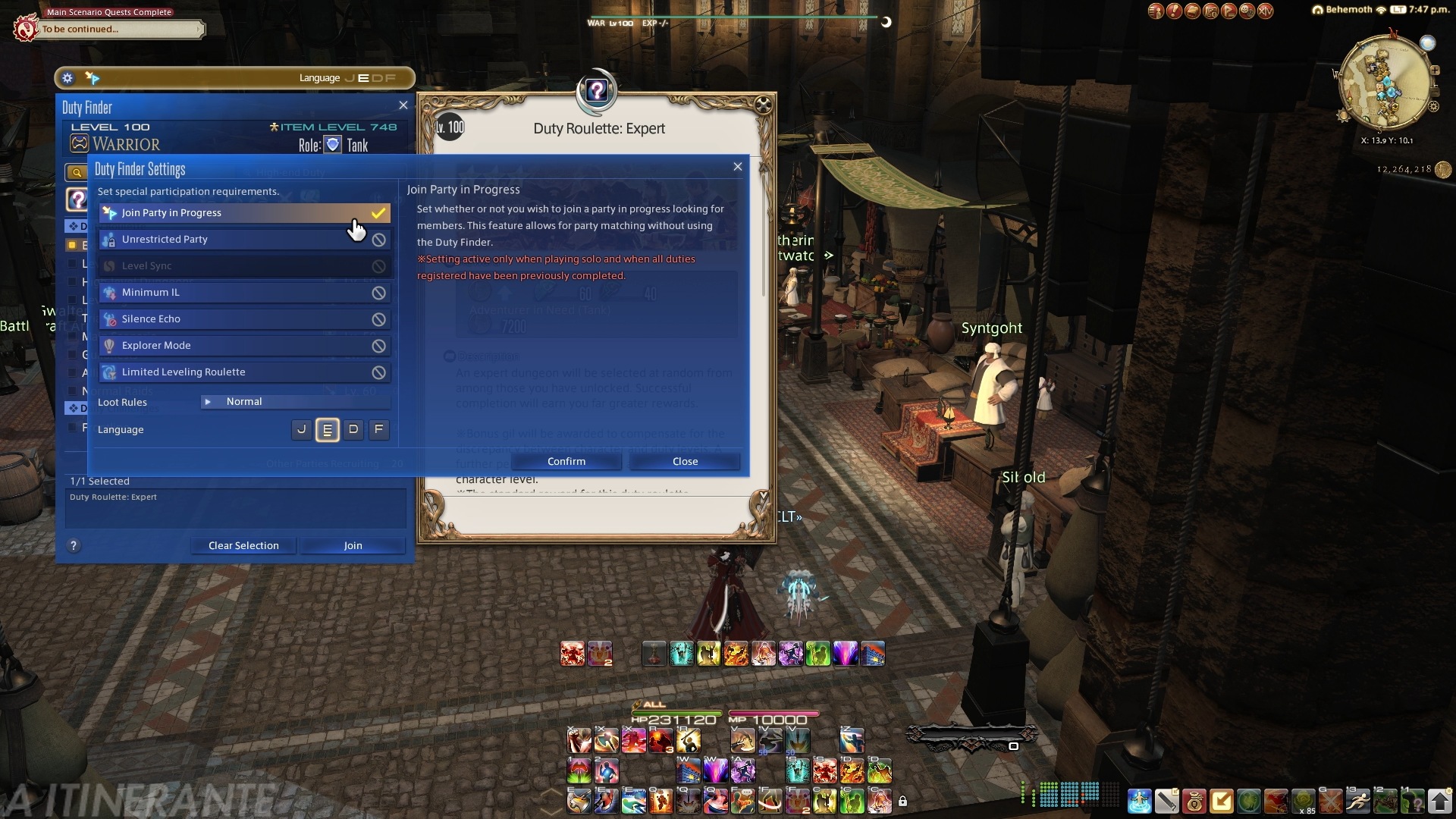Enable Silence Echo option
1456x819 pixels.
244,319
